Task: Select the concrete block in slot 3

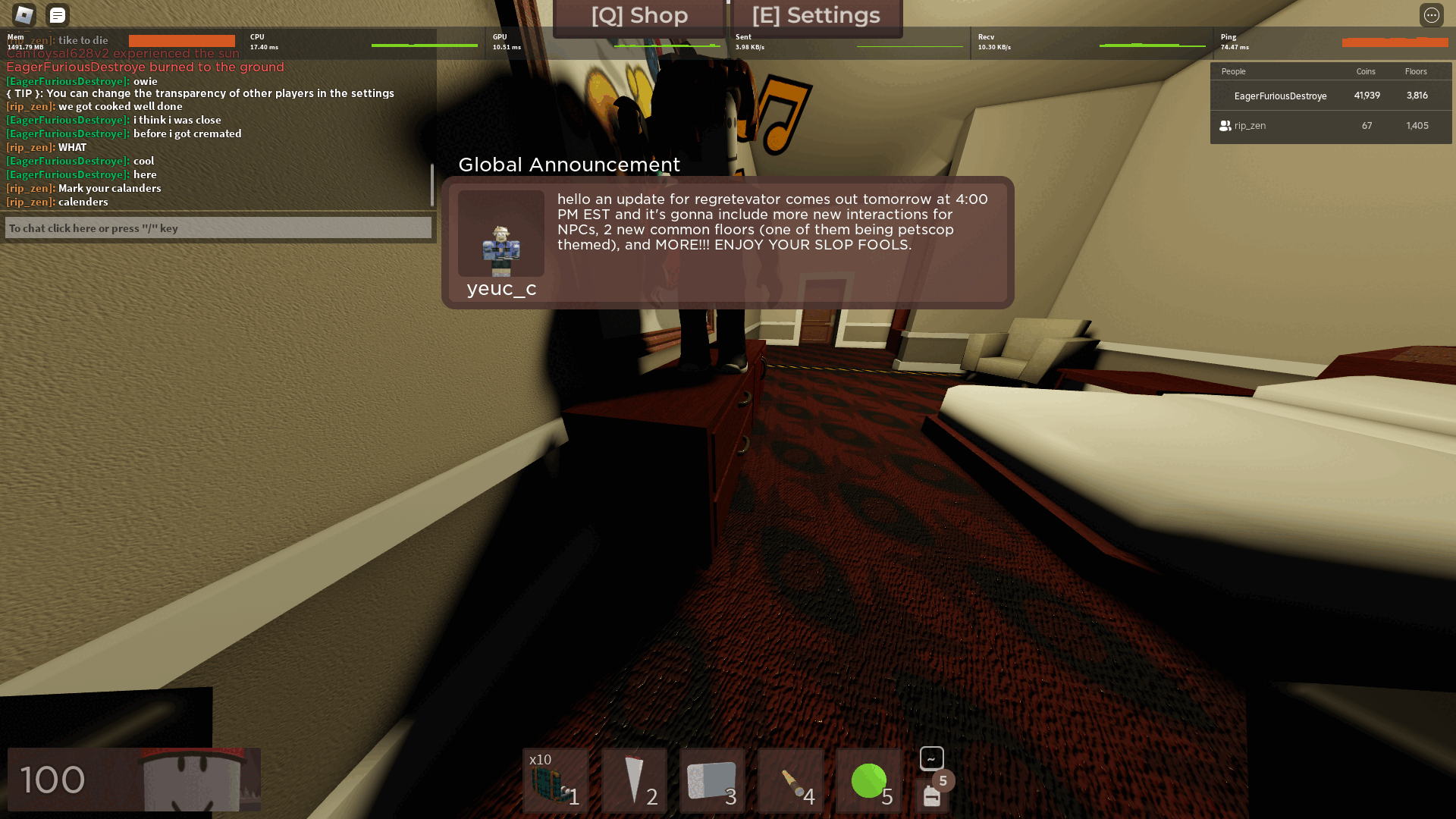Action: point(713,781)
